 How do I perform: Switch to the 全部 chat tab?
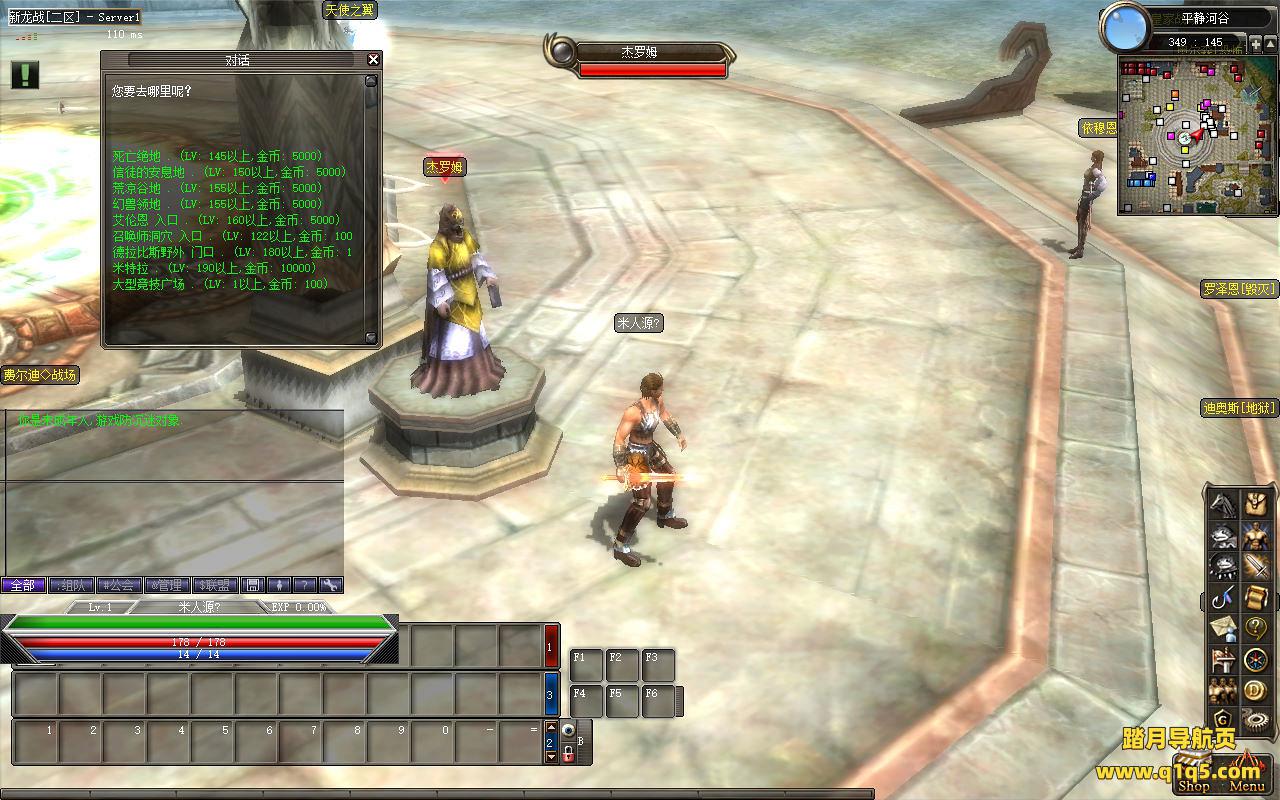point(23,585)
